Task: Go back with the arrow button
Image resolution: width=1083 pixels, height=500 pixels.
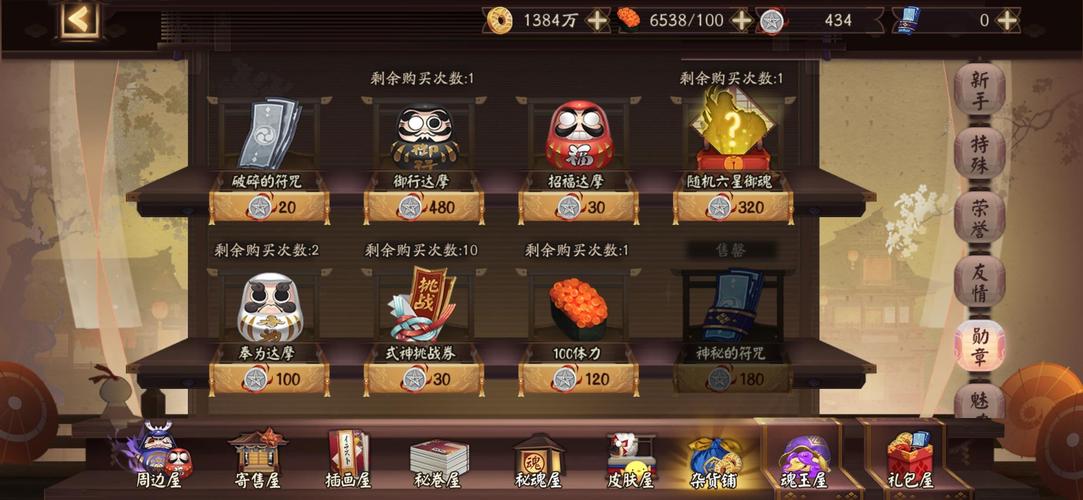Action: (78, 19)
